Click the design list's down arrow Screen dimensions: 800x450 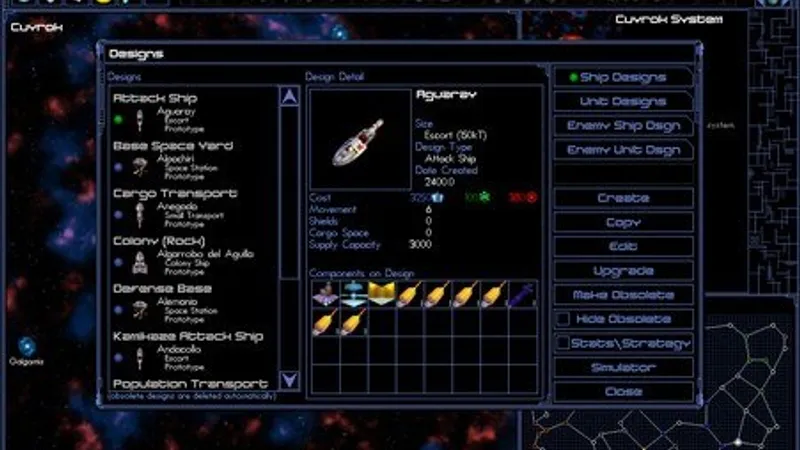click(x=289, y=380)
